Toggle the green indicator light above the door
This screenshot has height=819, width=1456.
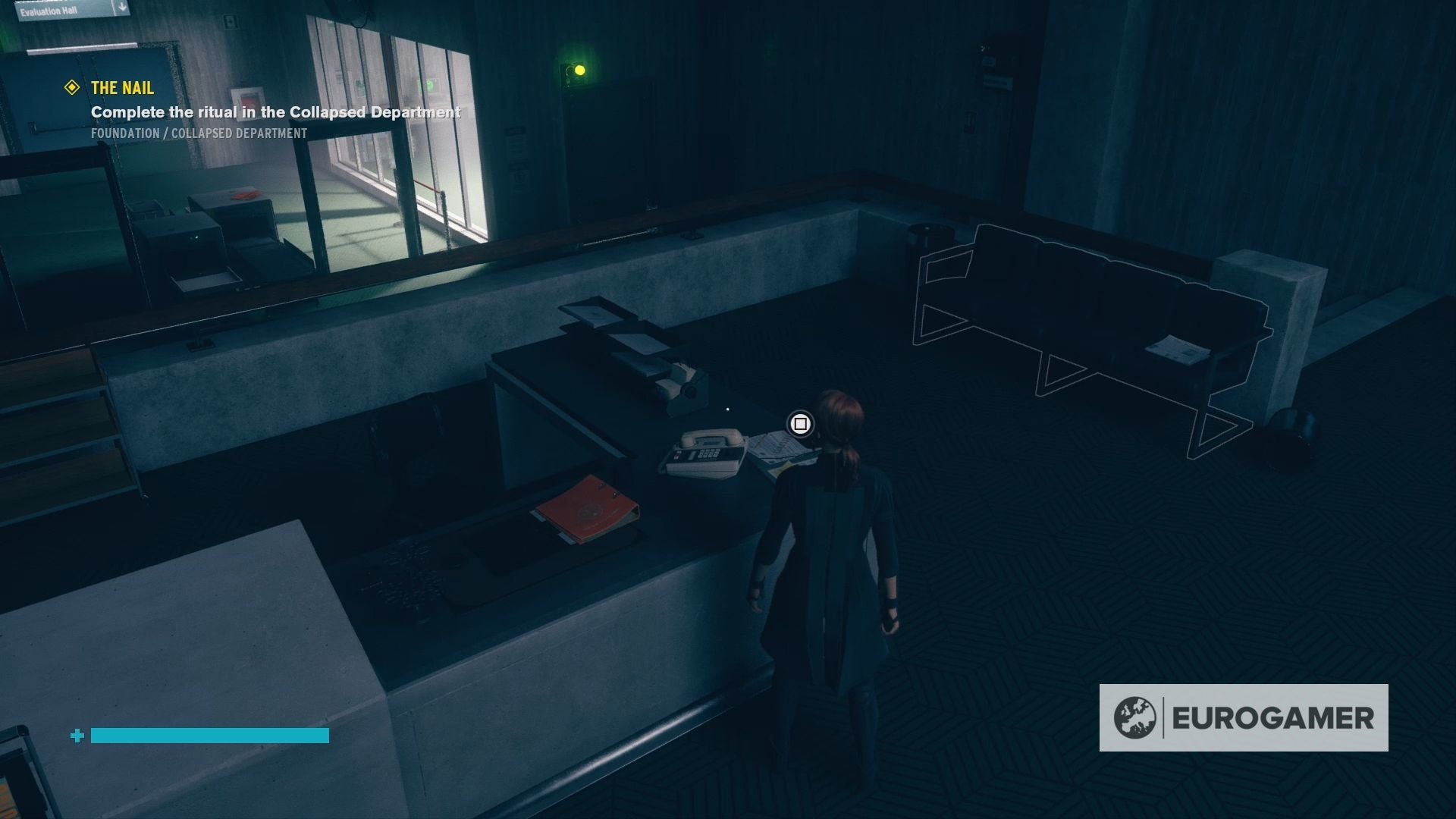coord(580,71)
